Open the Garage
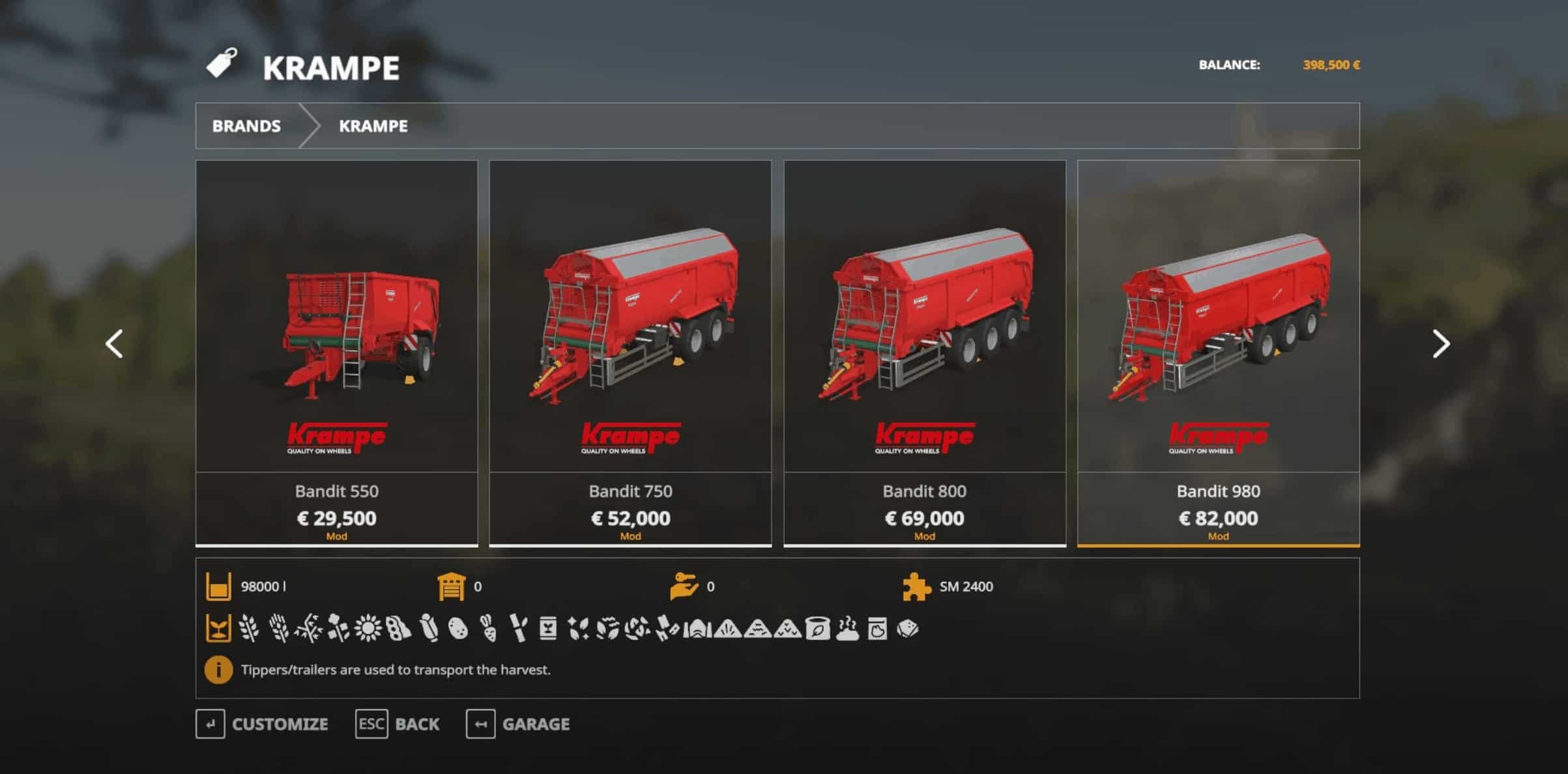The width and height of the screenshot is (1568, 774). click(518, 724)
